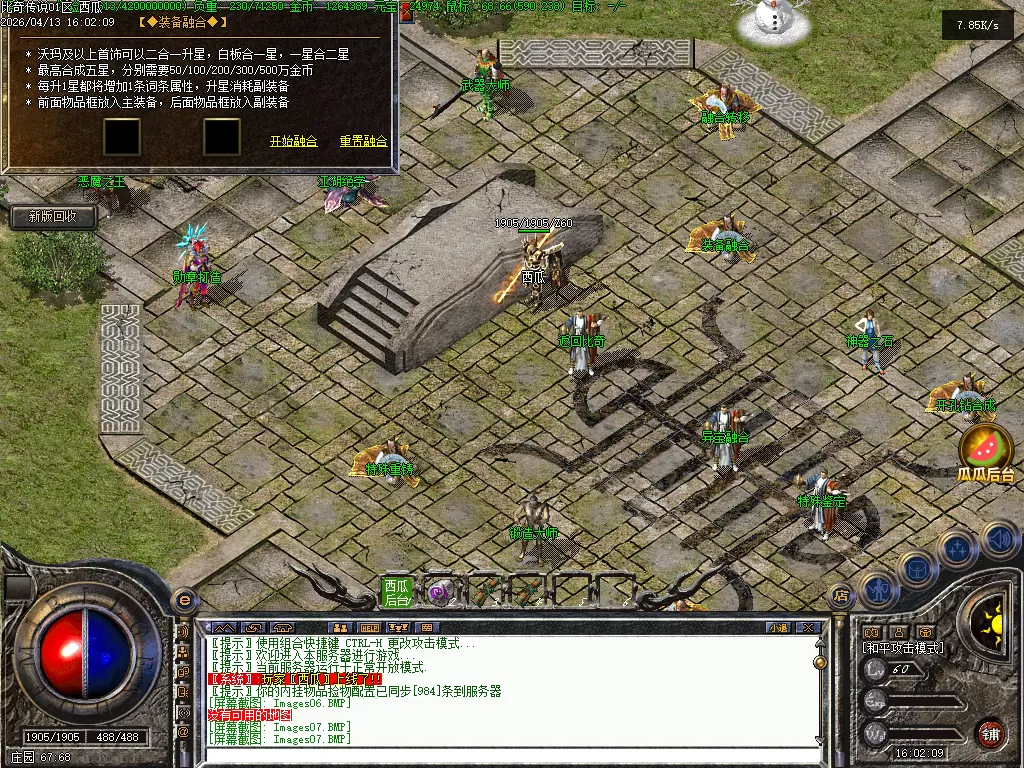Toggle the sound speaker button
This screenshot has width=1024, height=768.
point(1000,540)
